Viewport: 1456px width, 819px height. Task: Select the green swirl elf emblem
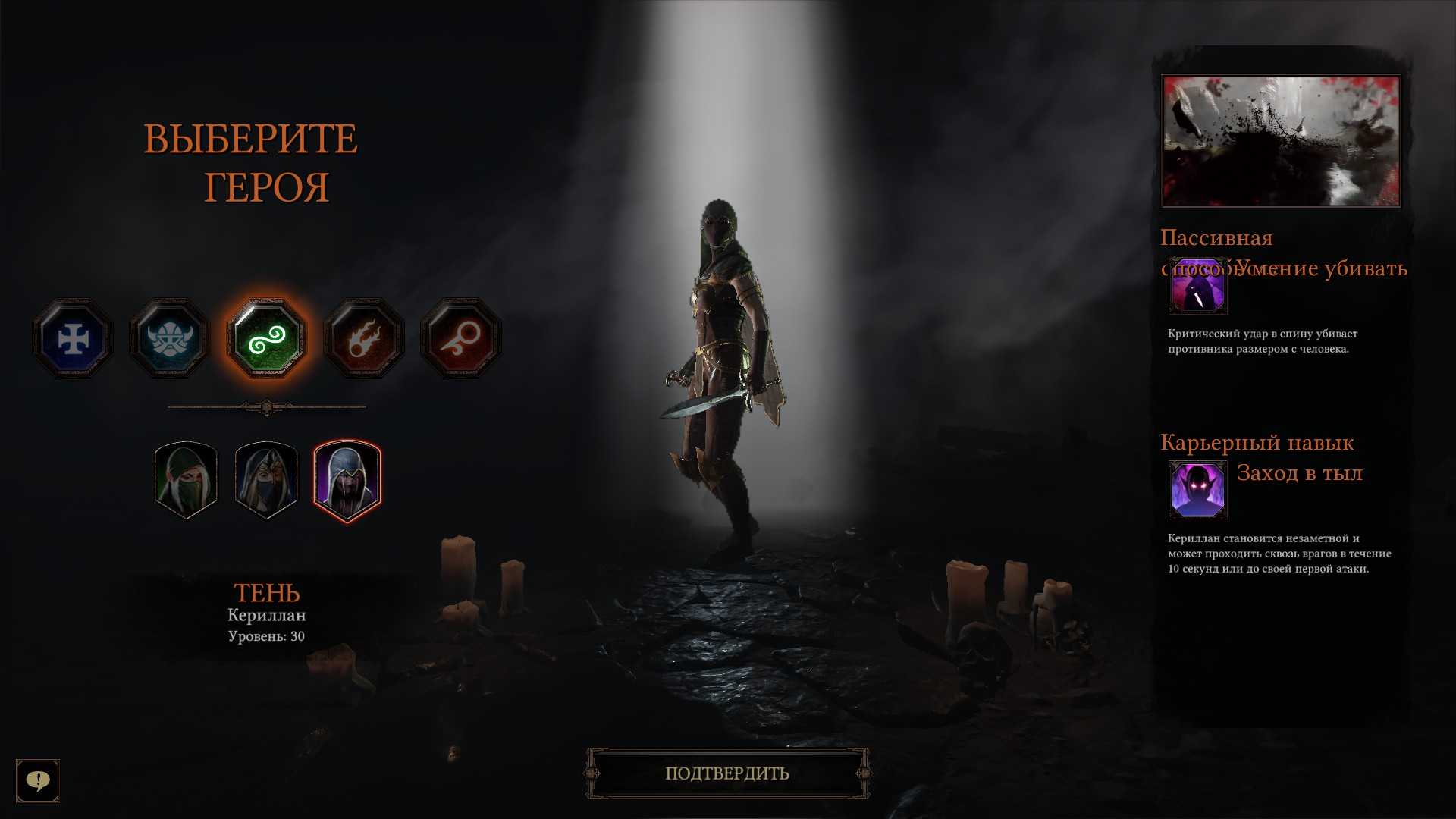[266, 338]
